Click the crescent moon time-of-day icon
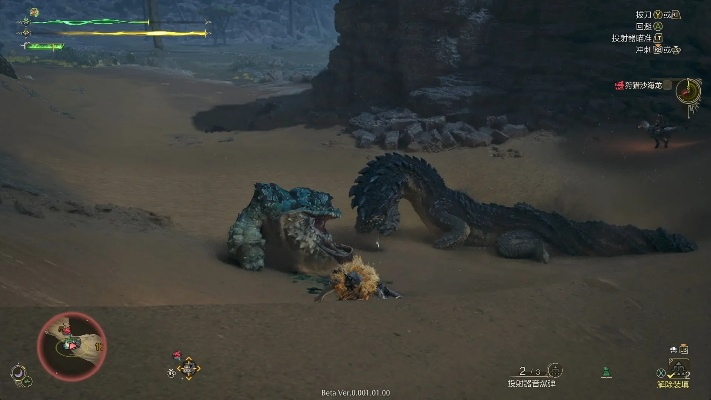 pos(17,374)
